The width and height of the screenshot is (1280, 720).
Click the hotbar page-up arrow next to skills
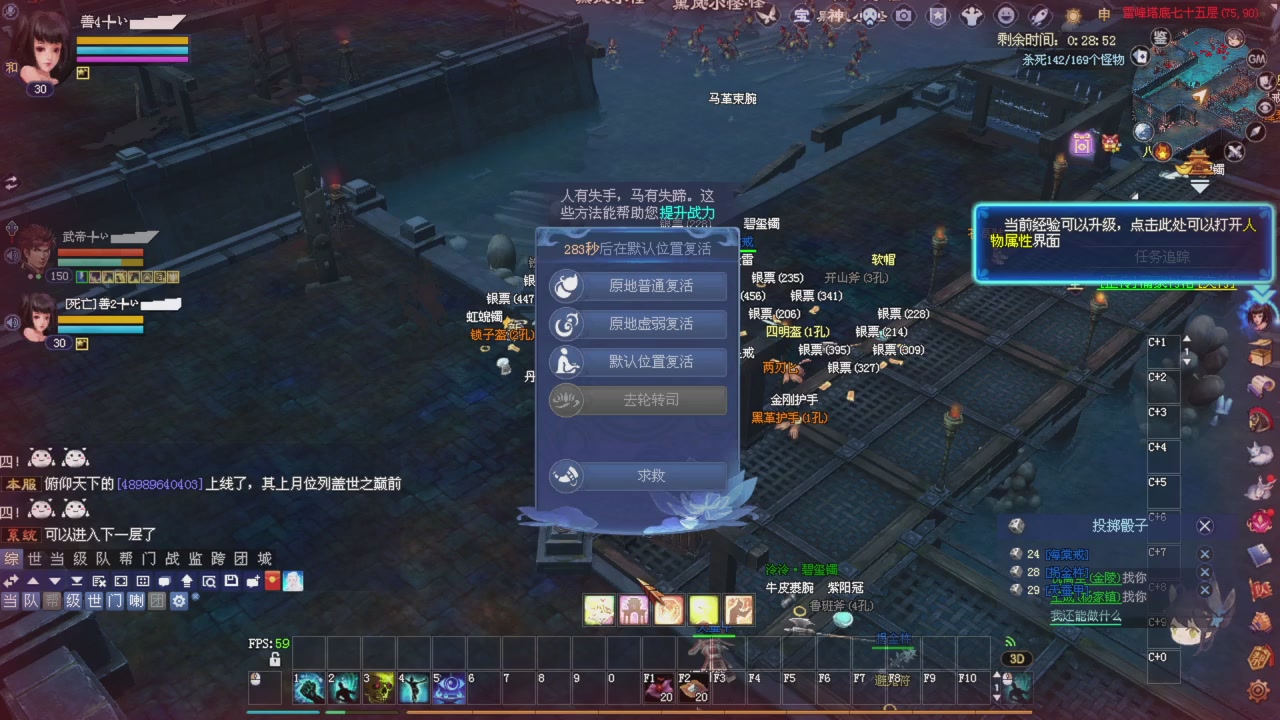pyautogui.click(x=997, y=674)
